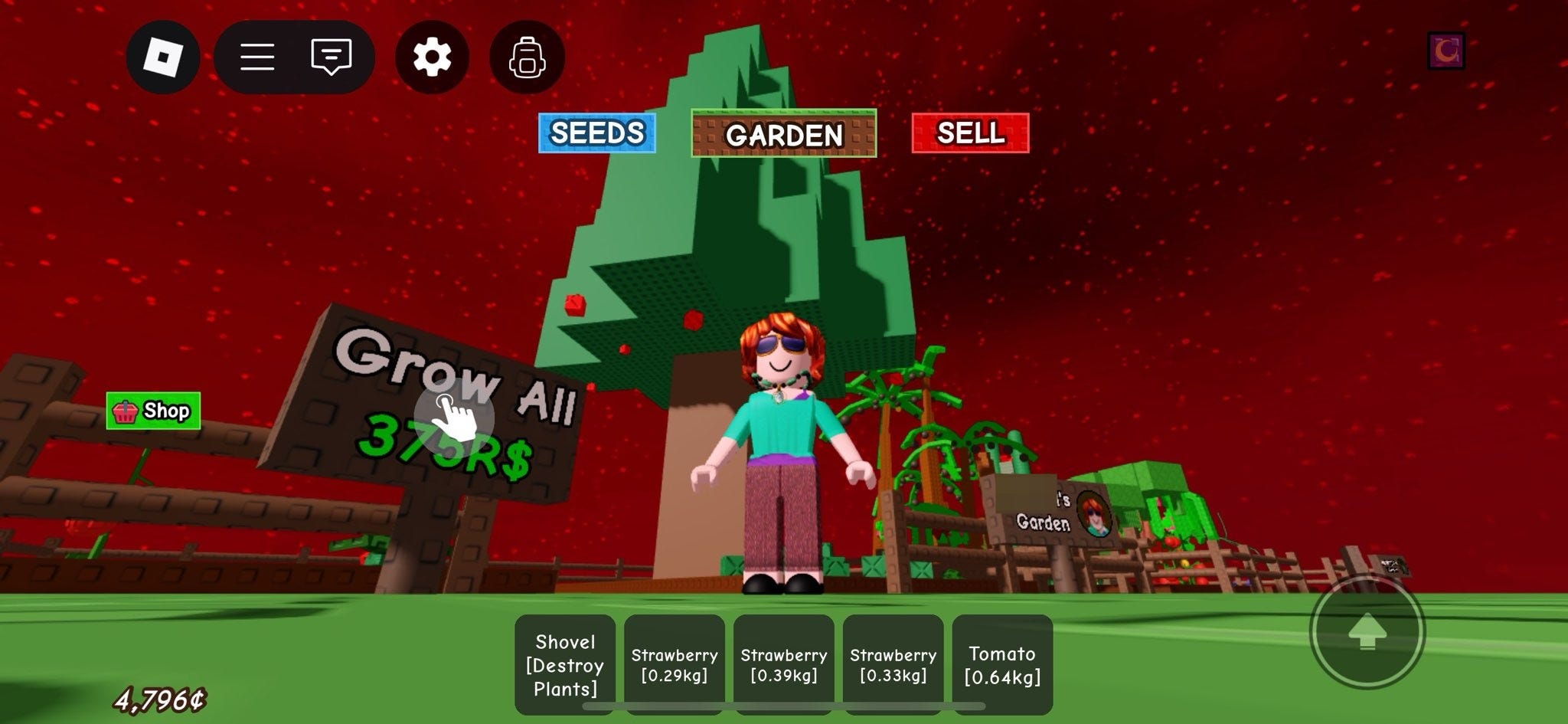Select the Strawberry [0.33kg] hotbar slot
Screen dimensions: 1568x724
click(x=893, y=662)
